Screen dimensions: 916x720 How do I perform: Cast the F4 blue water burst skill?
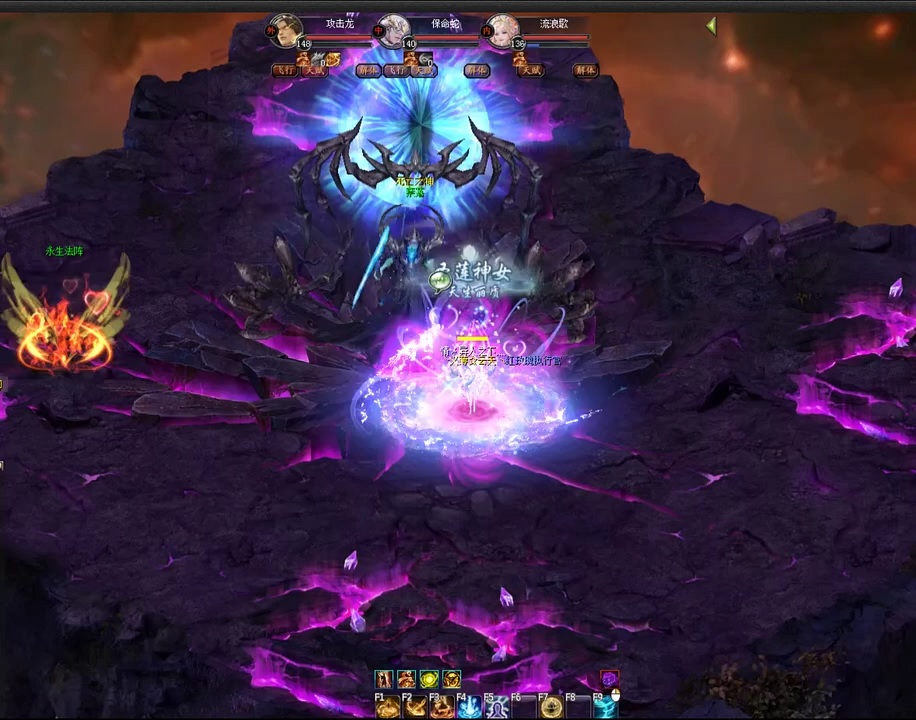click(470, 708)
